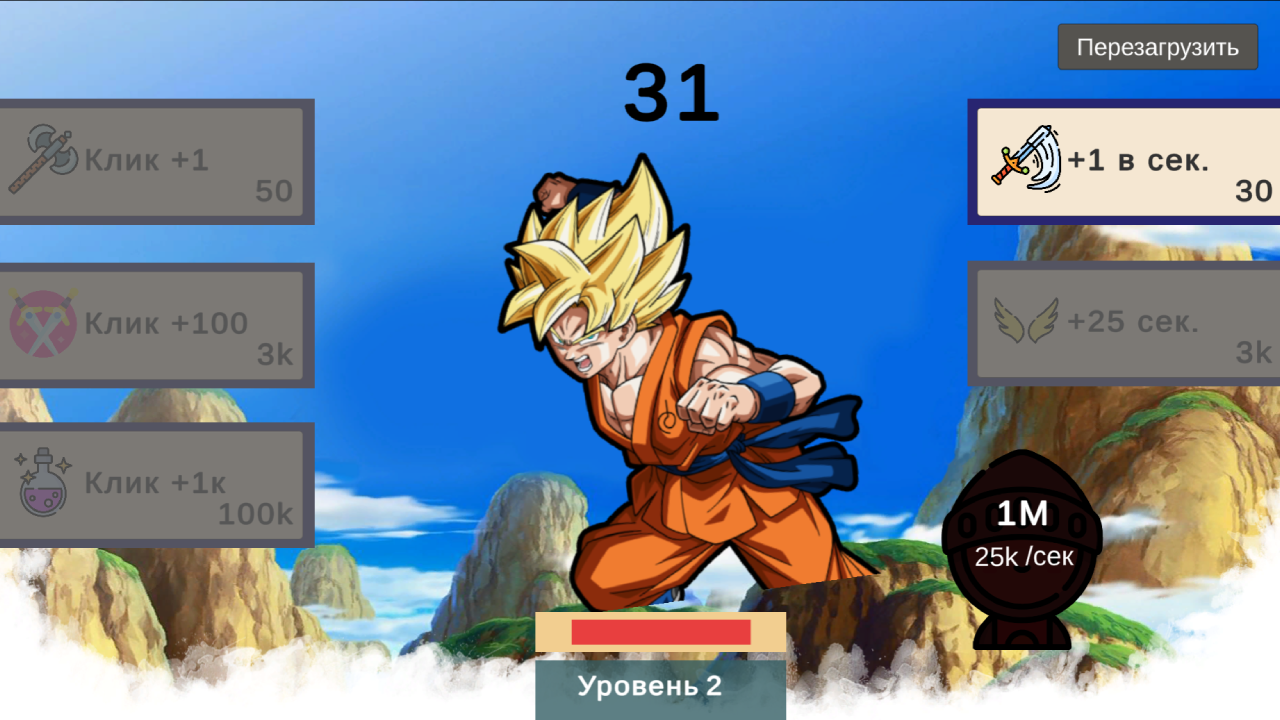
Task: Select the Клик +100 upgrade panel
Action: pyautogui.click(x=155, y=325)
